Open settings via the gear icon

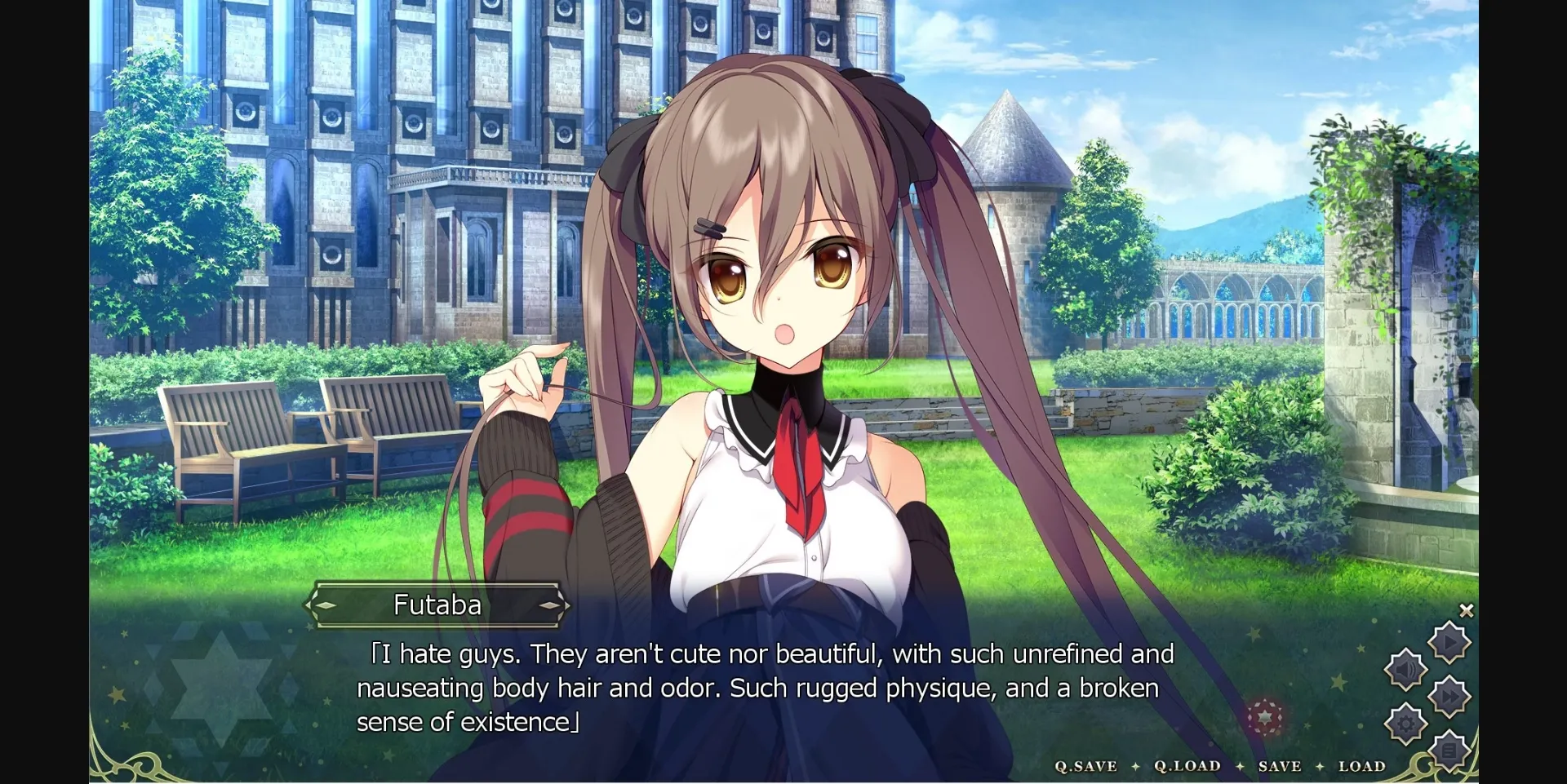click(x=1405, y=721)
